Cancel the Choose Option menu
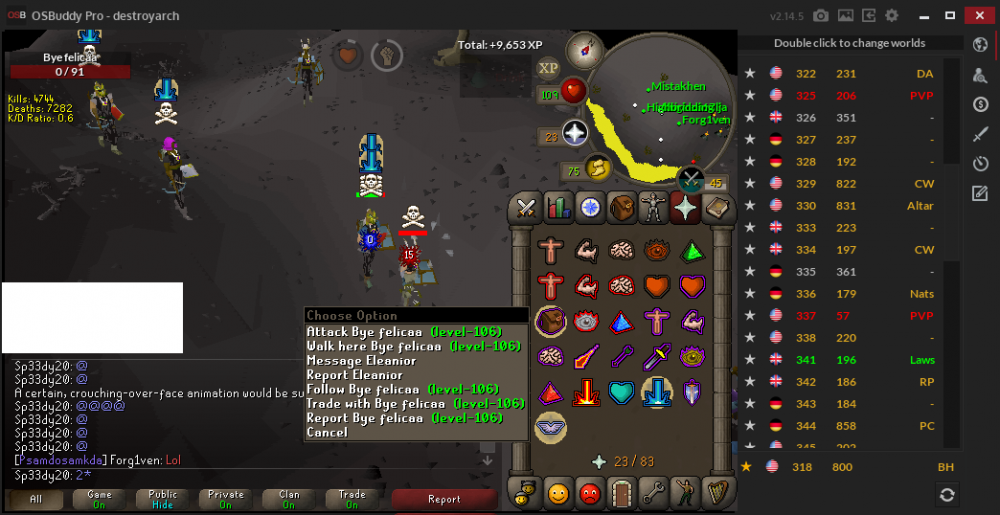The height and width of the screenshot is (515, 1000). 327,432
